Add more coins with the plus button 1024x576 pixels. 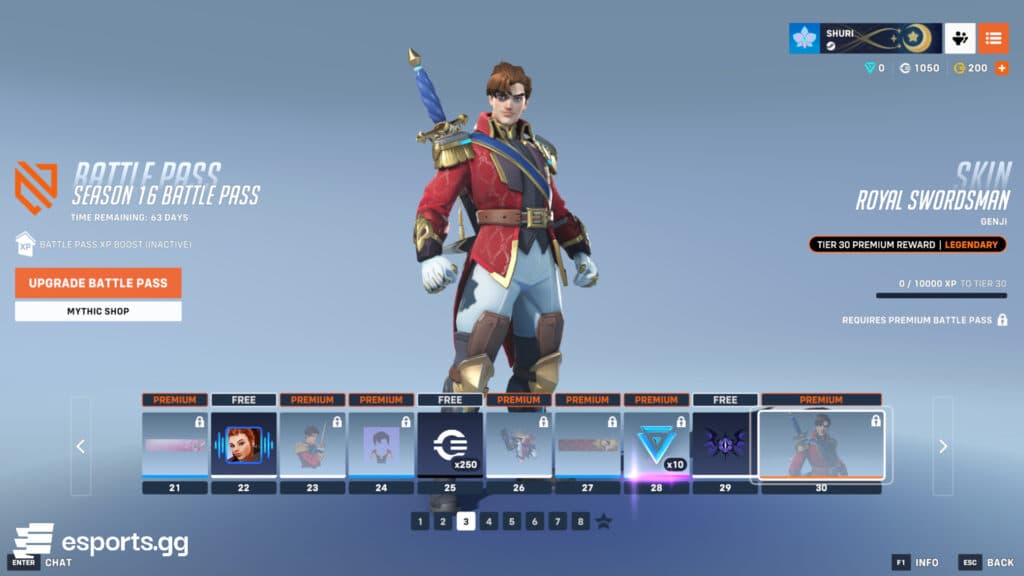coord(1001,68)
